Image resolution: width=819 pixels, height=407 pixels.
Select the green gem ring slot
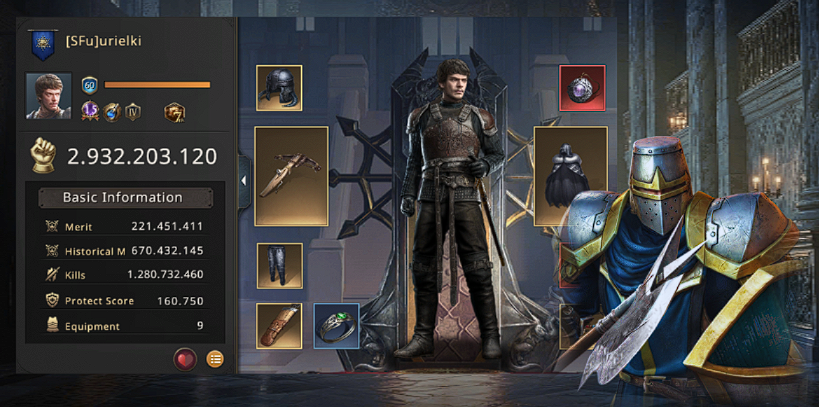(x=337, y=326)
